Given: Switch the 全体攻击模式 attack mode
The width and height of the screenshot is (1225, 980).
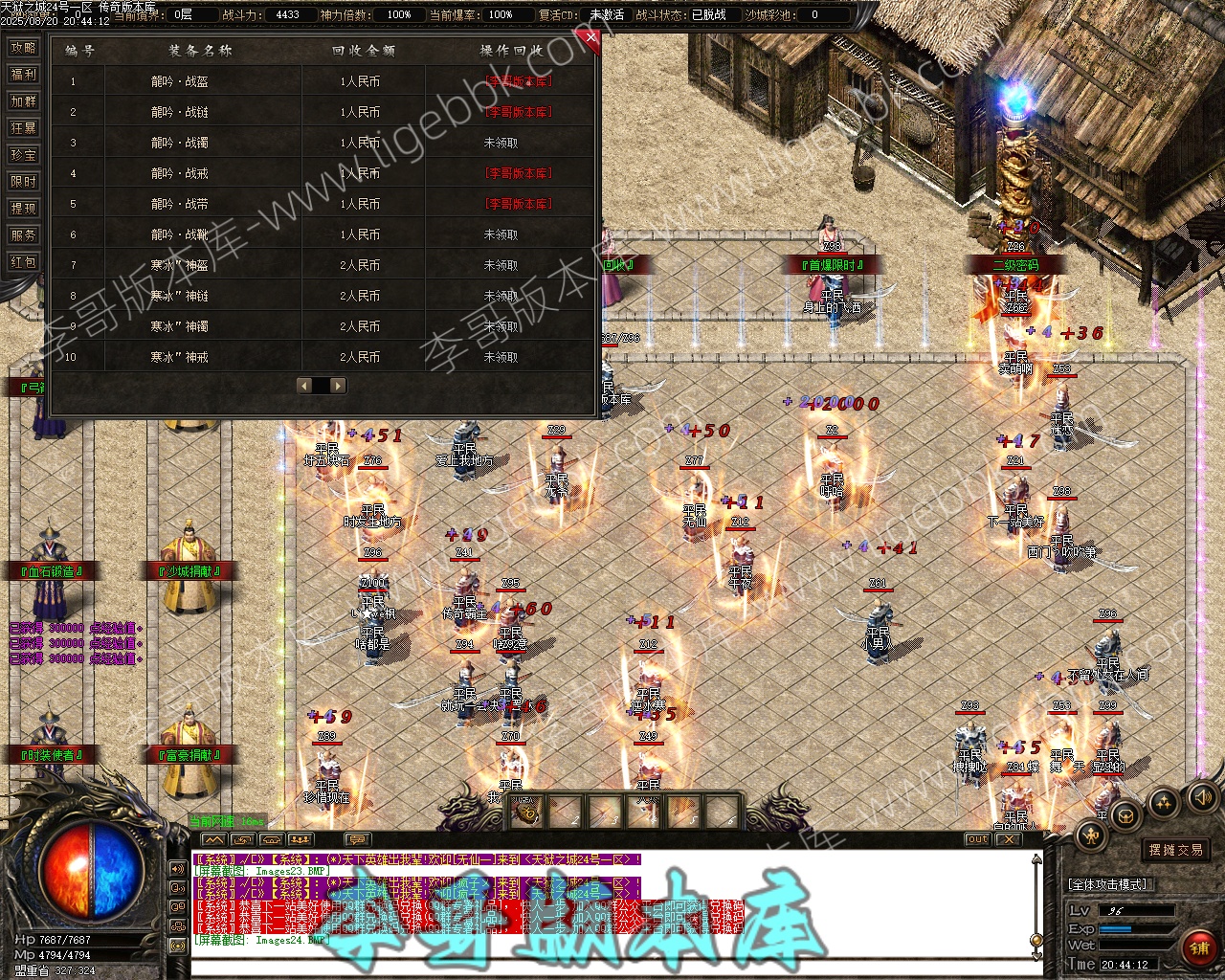Looking at the screenshot, I should tap(1110, 884).
